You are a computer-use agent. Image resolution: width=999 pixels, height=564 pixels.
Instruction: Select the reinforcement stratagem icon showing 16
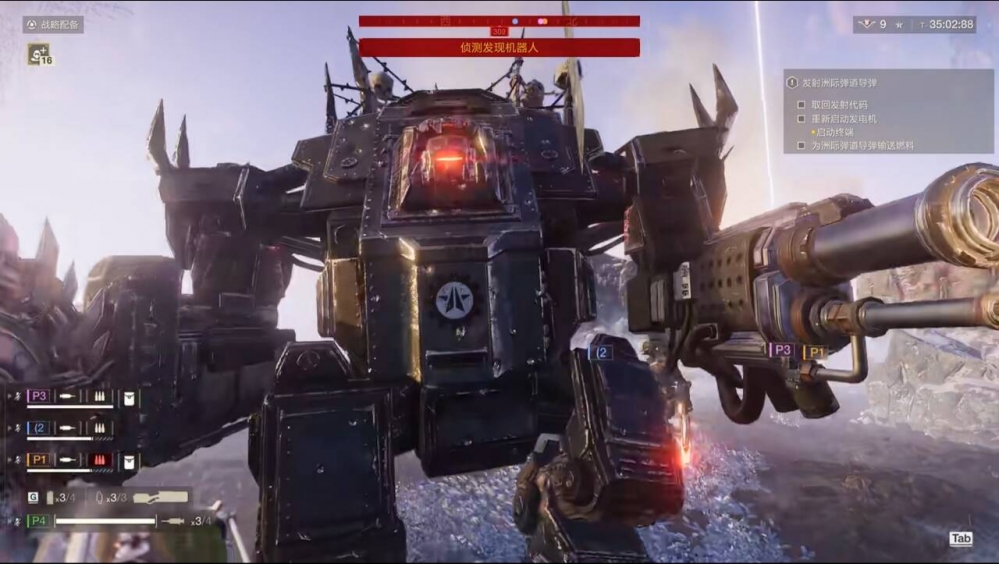40,55
